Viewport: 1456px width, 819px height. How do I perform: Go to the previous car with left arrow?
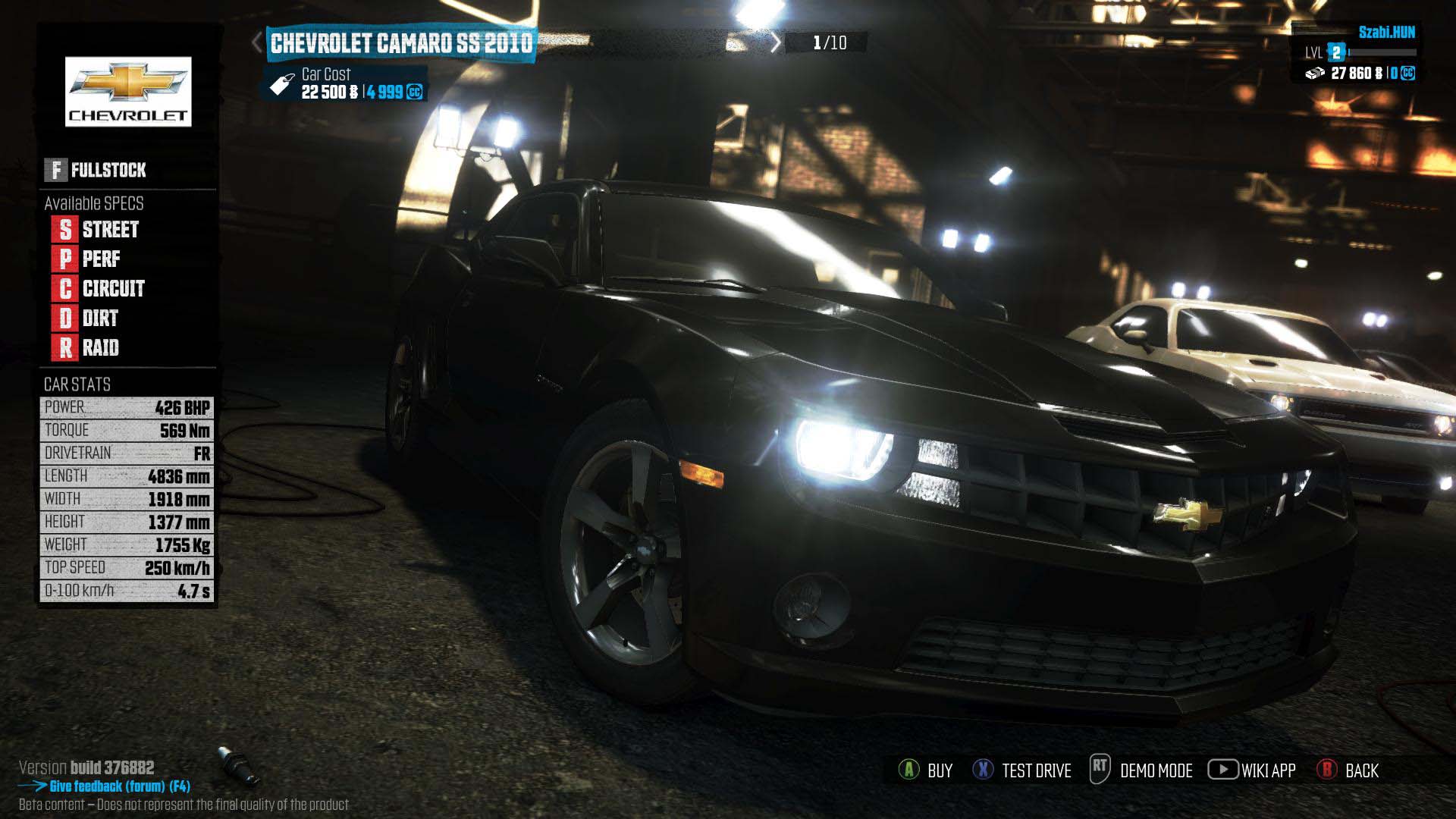[x=258, y=42]
